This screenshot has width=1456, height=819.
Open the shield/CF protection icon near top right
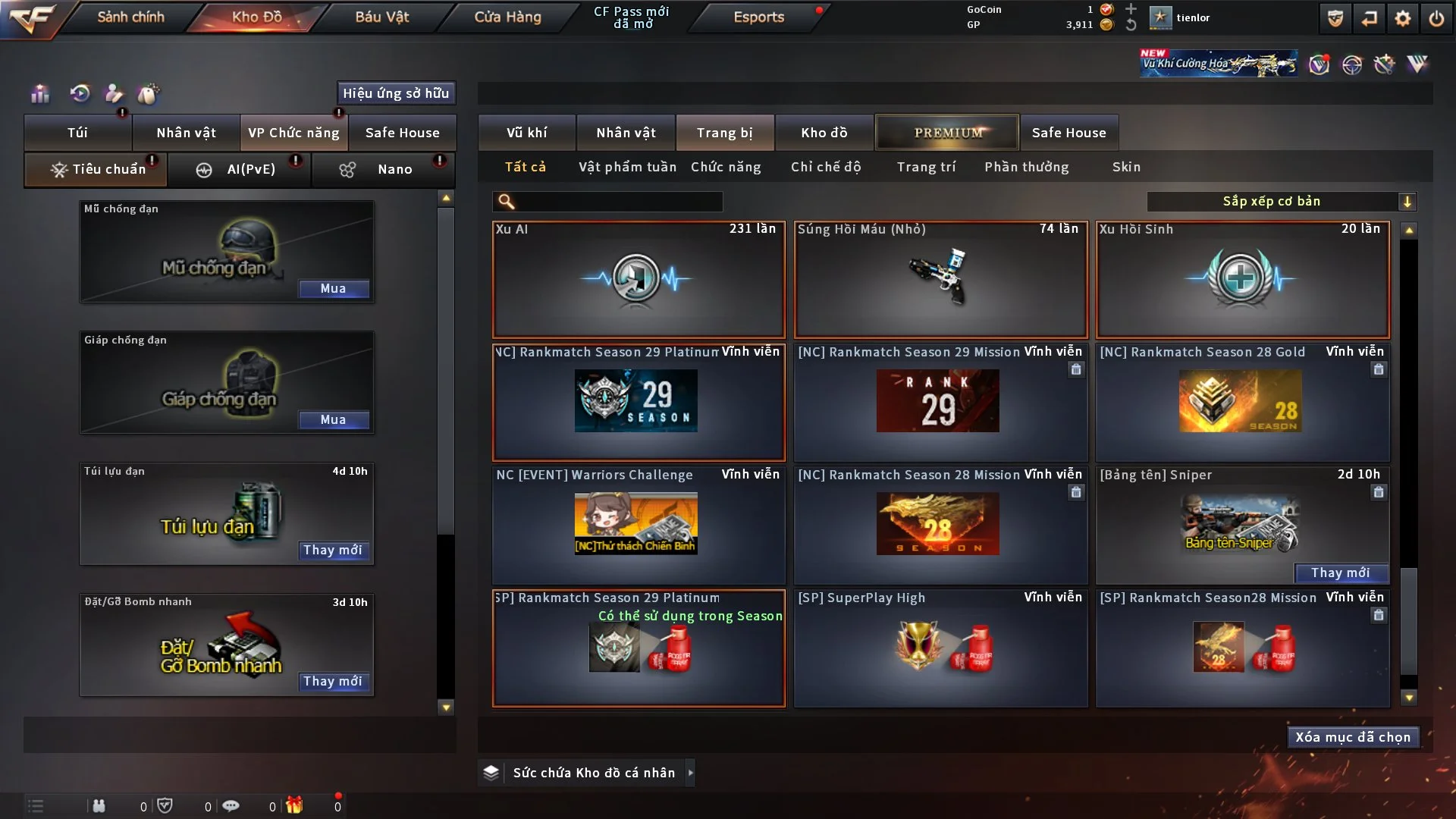pyautogui.click(x=1334, y=17)
